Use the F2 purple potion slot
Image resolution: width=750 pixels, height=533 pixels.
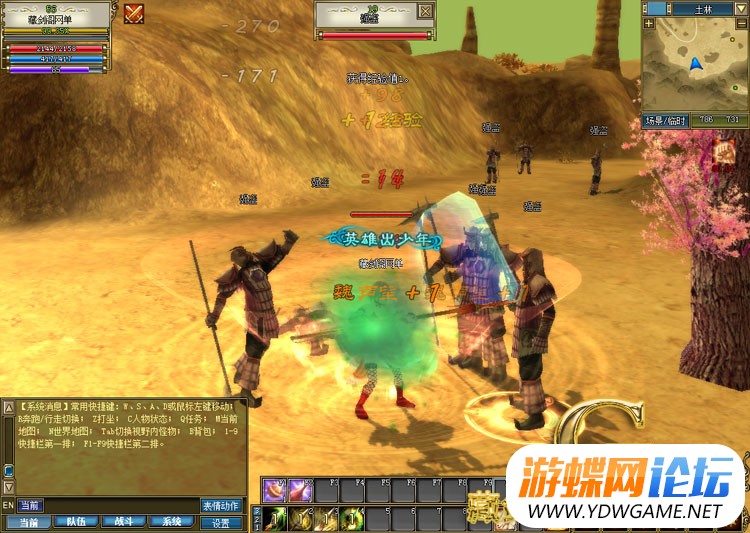[299, 491]
